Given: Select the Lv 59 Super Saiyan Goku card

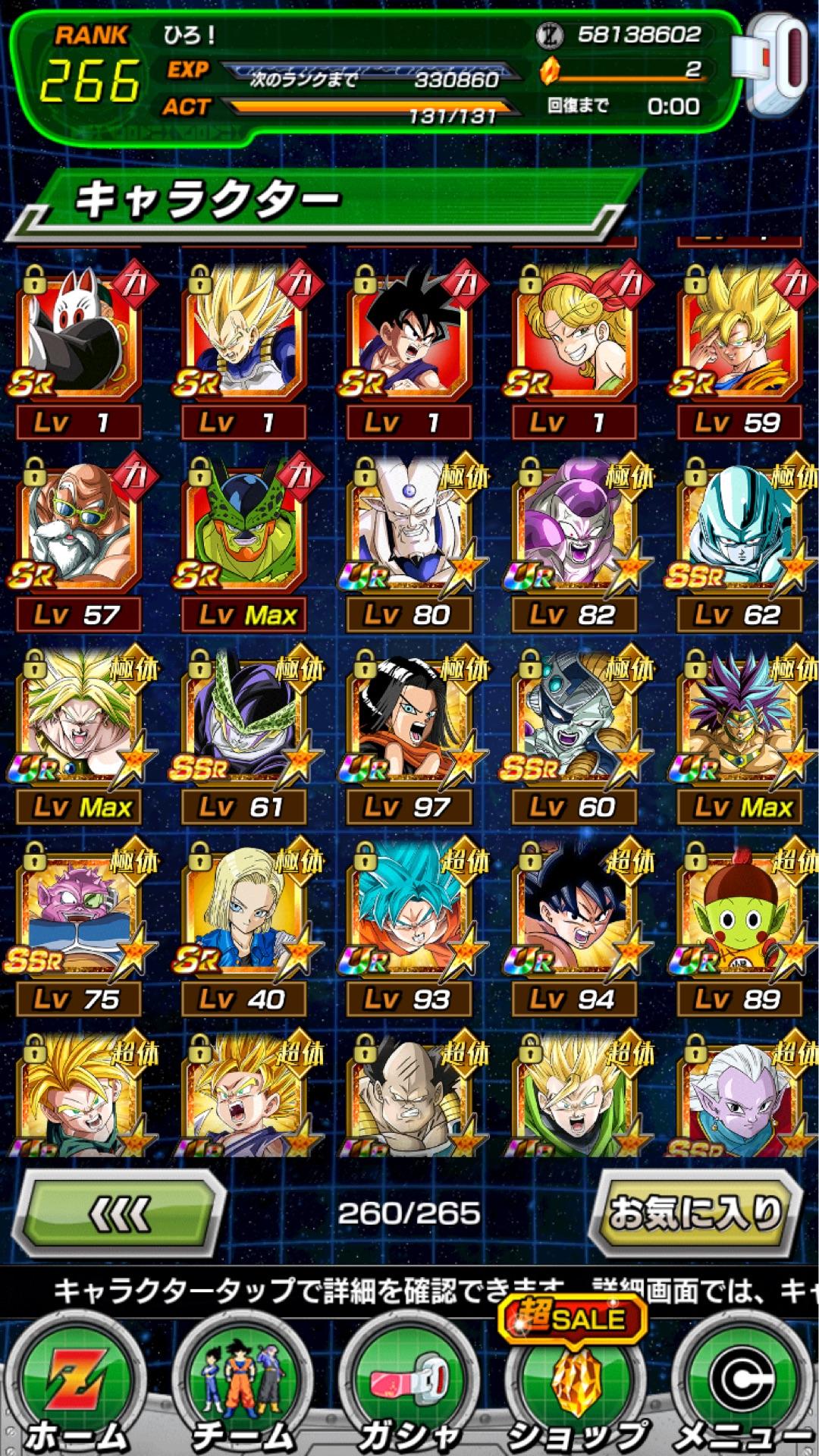Looking at the screenshot, I should (x=739, y=334).
